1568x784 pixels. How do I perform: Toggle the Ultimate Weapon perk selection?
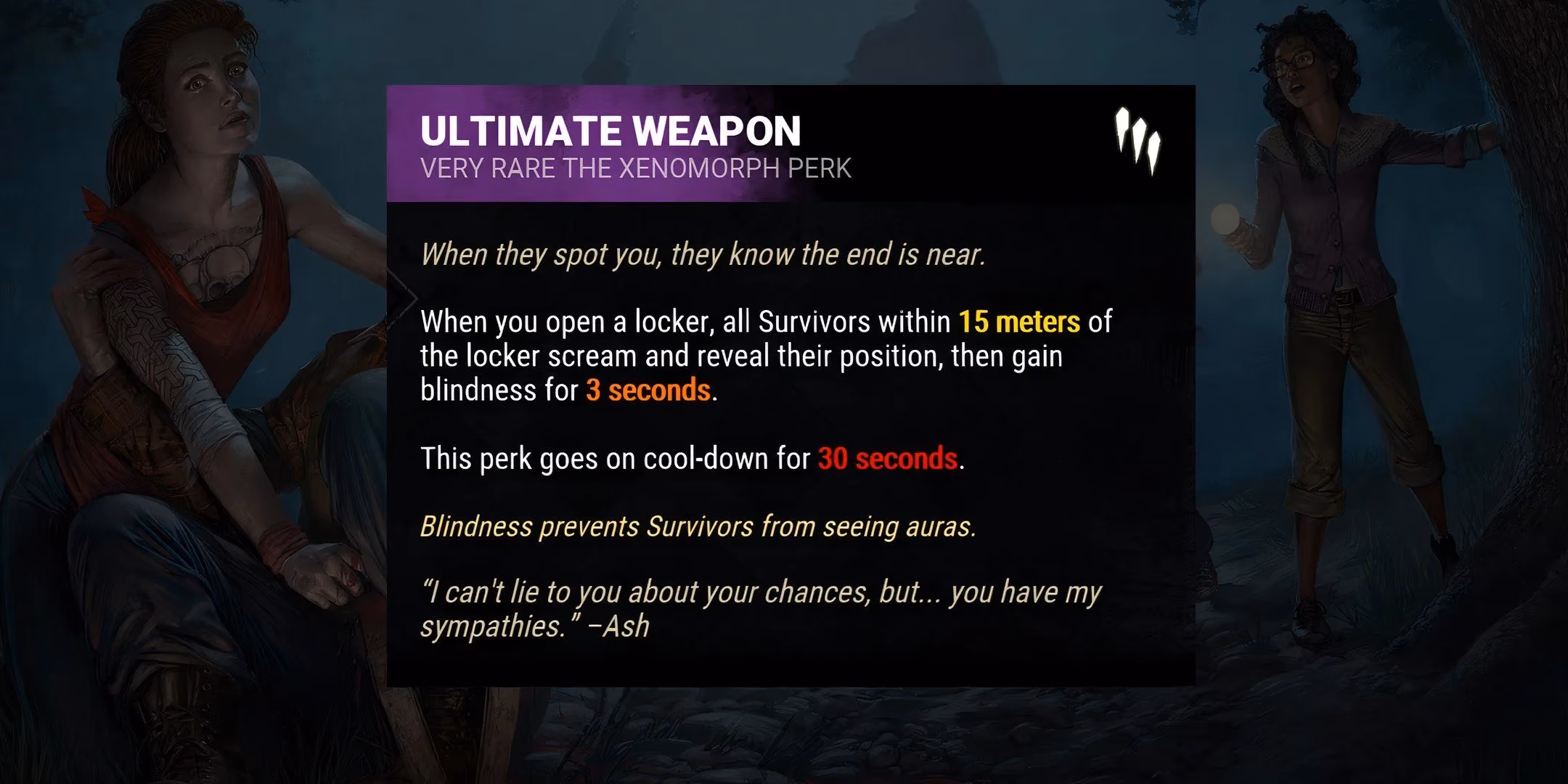[612, 131]
